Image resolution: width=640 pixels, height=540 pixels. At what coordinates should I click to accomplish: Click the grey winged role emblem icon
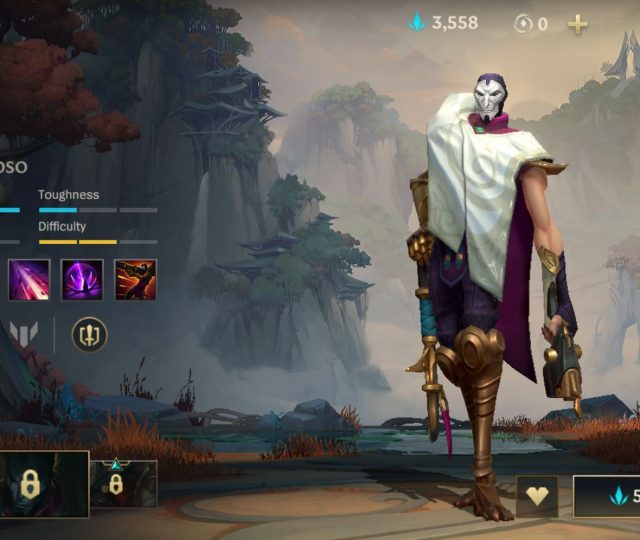pyautogui.click(x=22, y=334)
